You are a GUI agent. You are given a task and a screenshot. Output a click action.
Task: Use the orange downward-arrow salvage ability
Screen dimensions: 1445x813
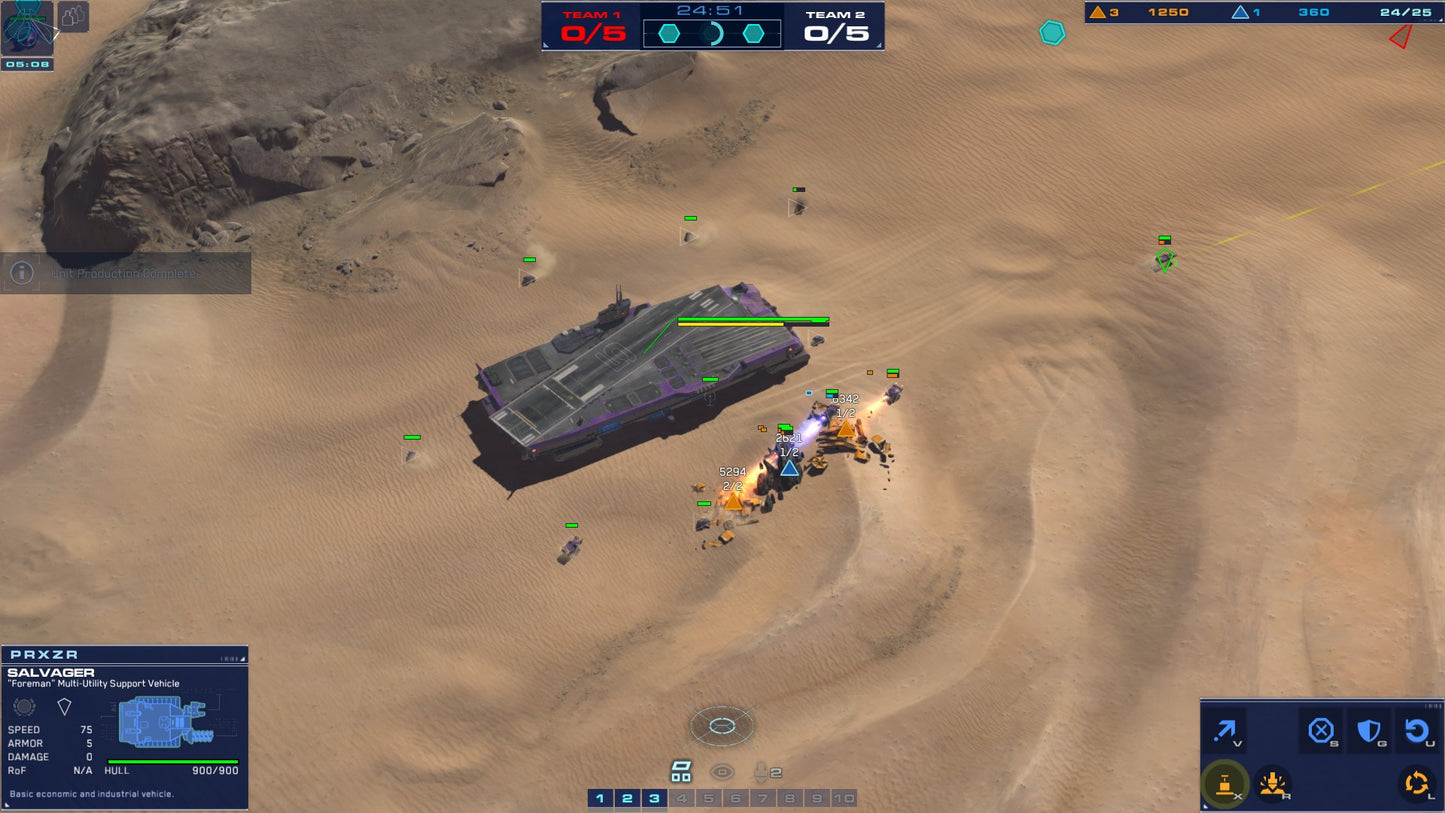[x=1272, y=784]
